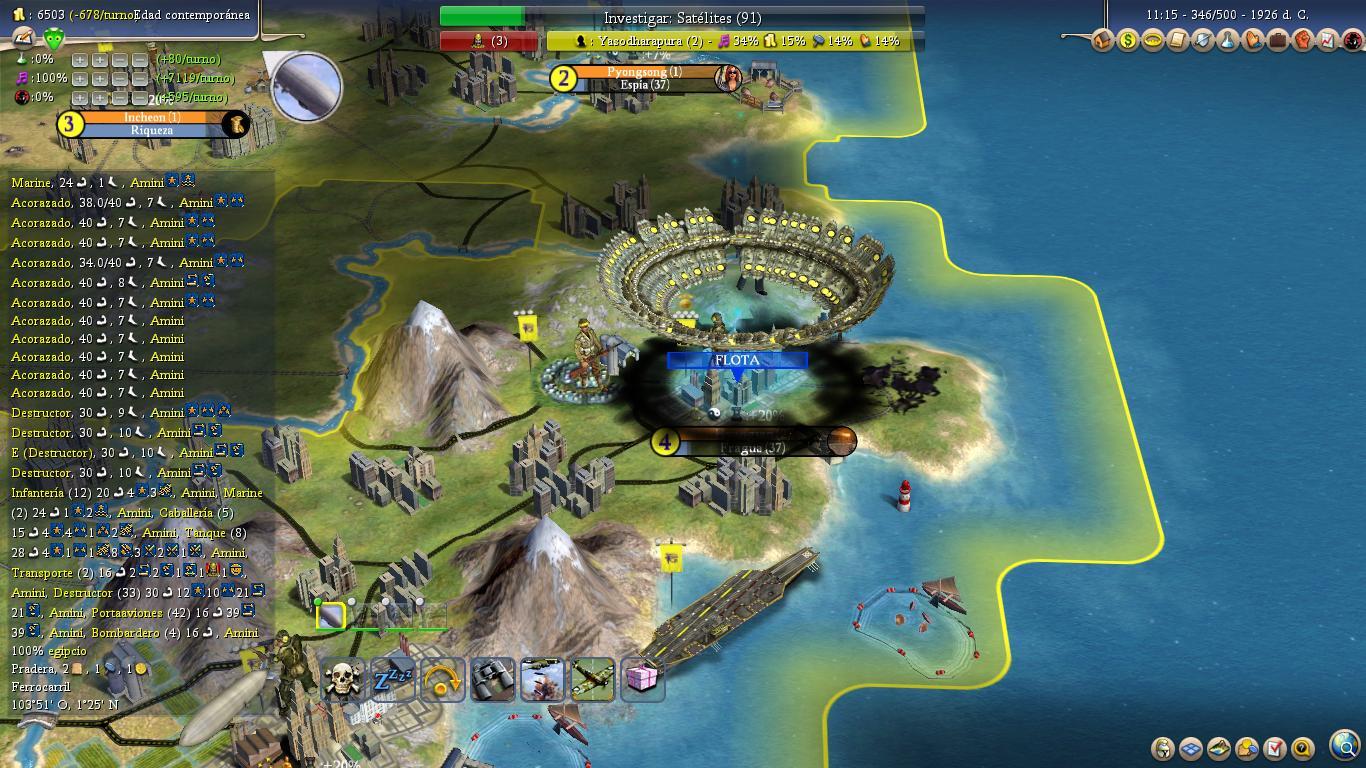Select Pyongsong city bar
The height and width of the screenshot is (768, 1366).
pyautogui.click(x=644, y=78)
